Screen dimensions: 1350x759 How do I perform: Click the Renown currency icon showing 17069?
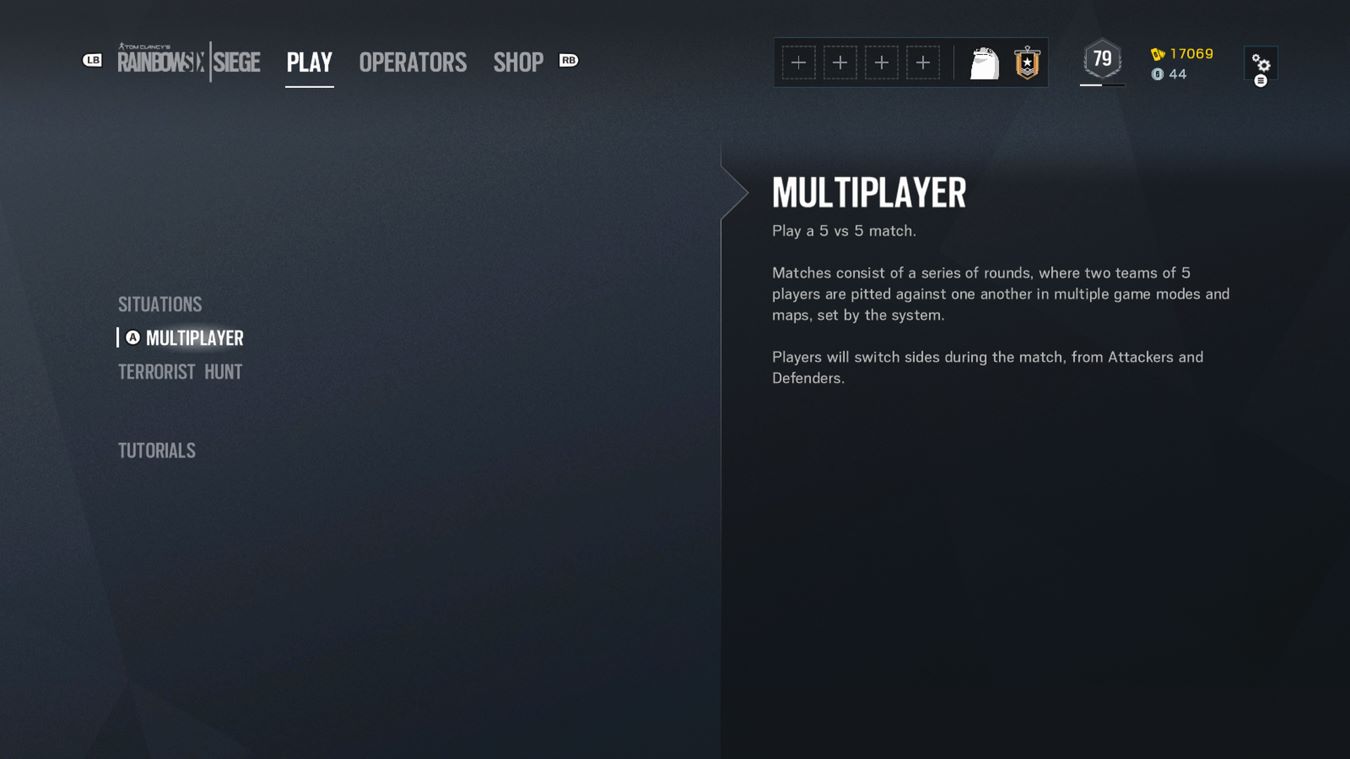(1158, 54)
